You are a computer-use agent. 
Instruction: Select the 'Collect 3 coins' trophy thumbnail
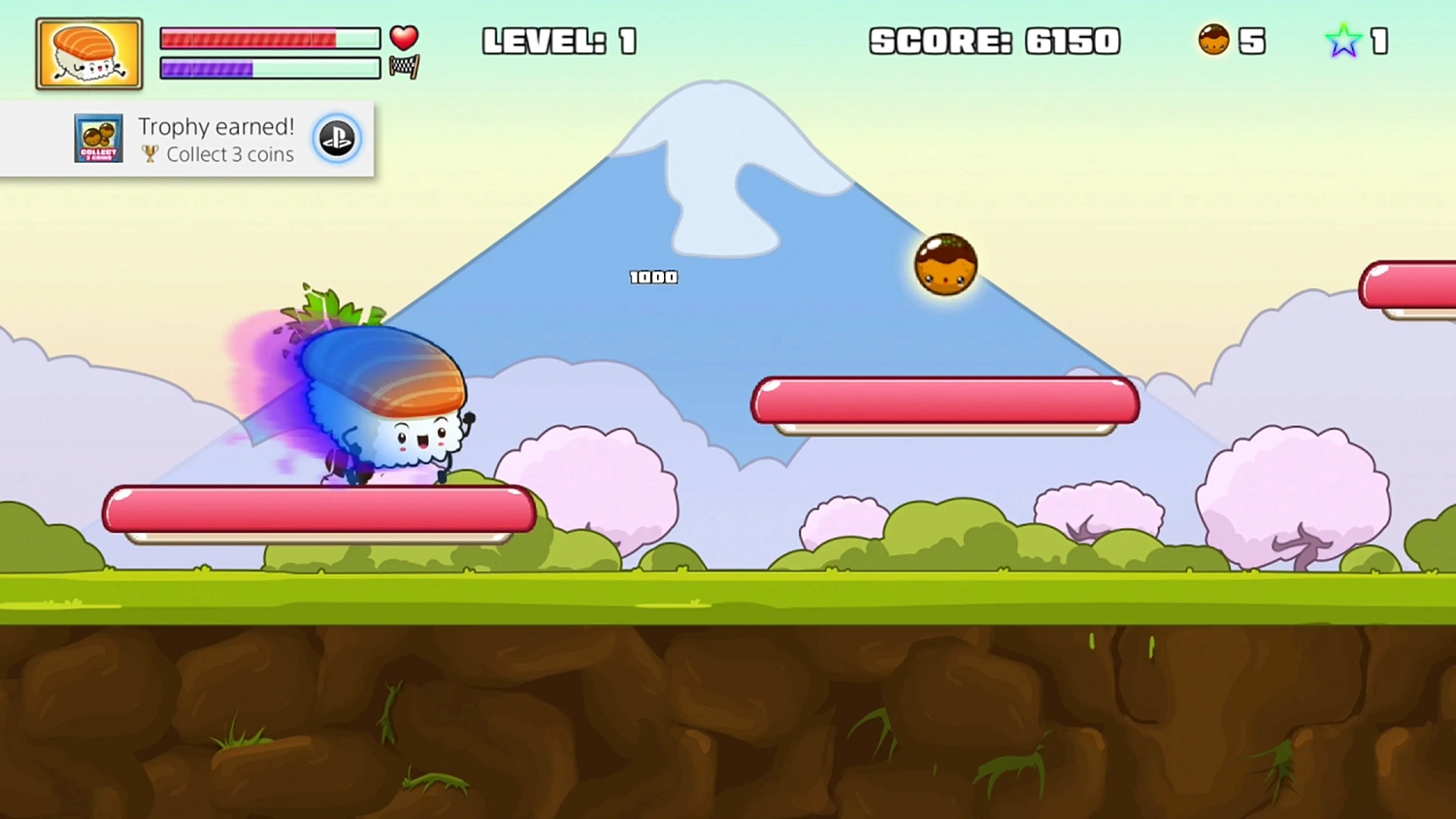point(99,139)
